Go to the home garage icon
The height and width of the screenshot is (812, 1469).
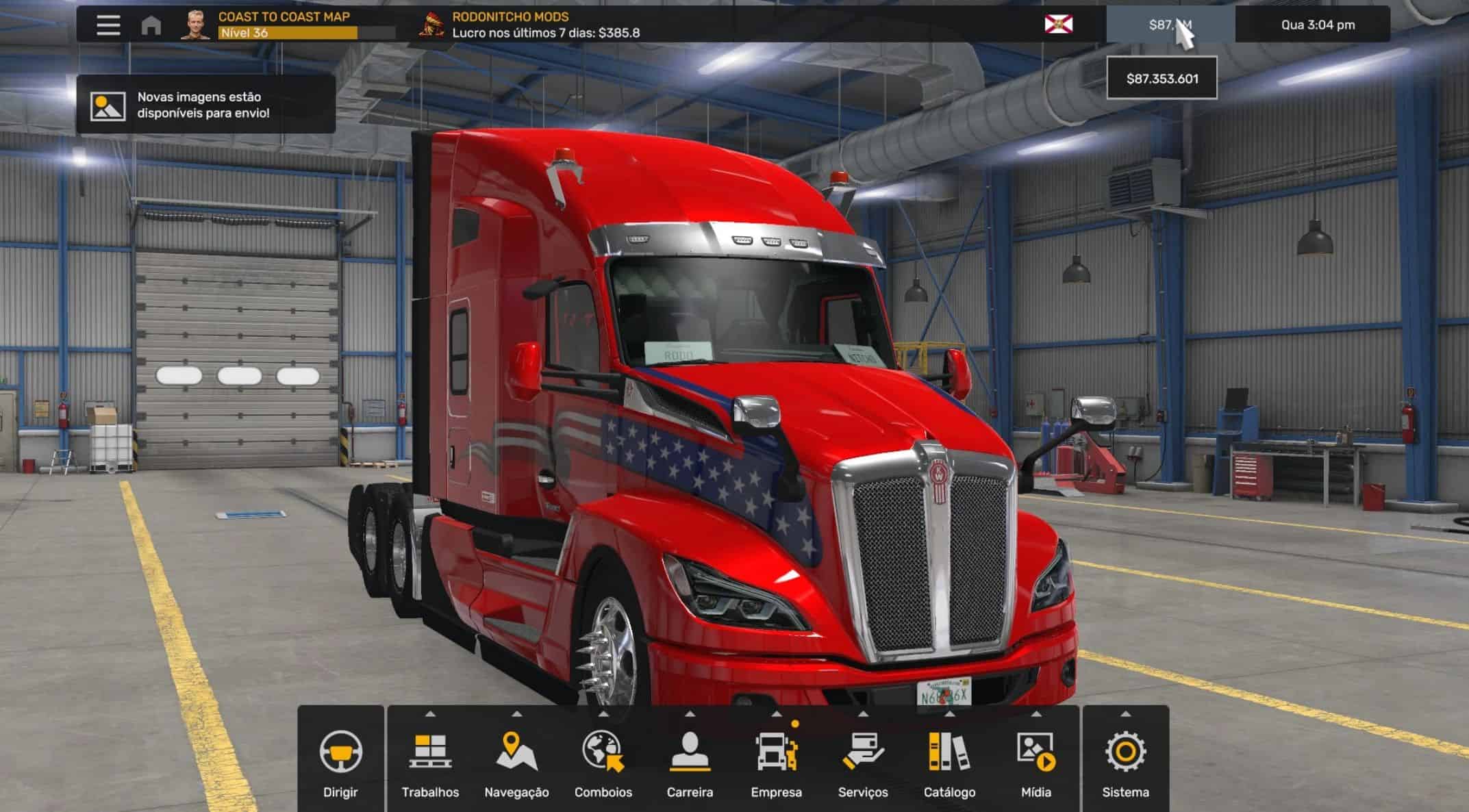[x=151, y=25]
